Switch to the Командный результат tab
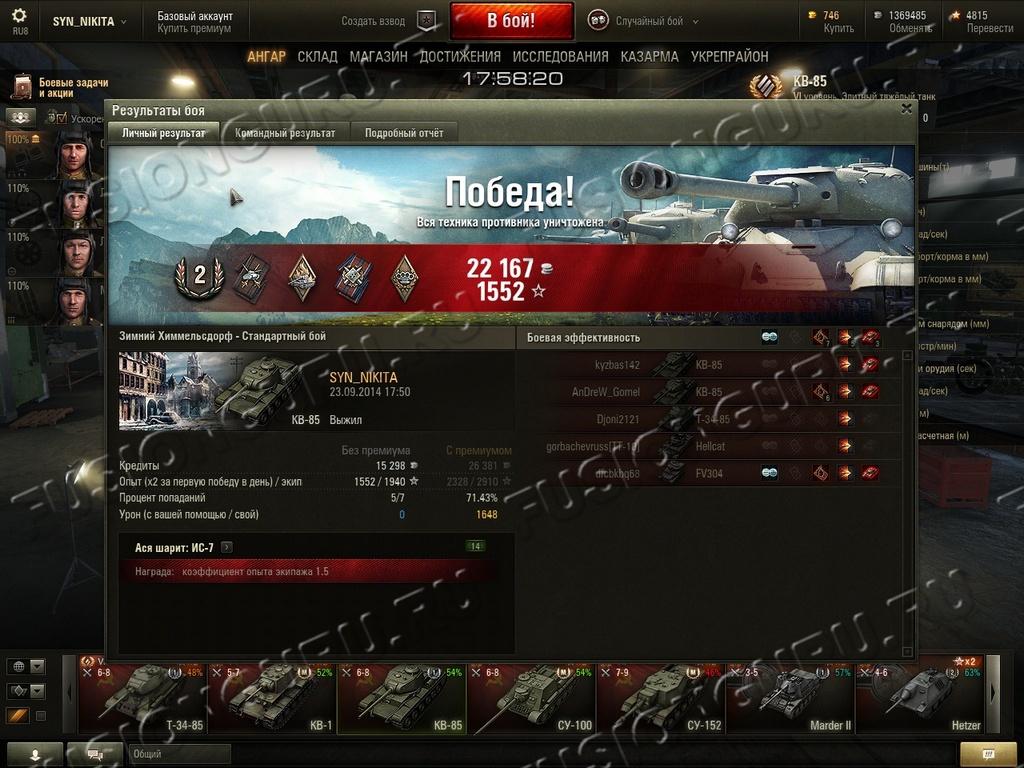The width and height of the screenshot is (1024, 768). pos(285,132)
